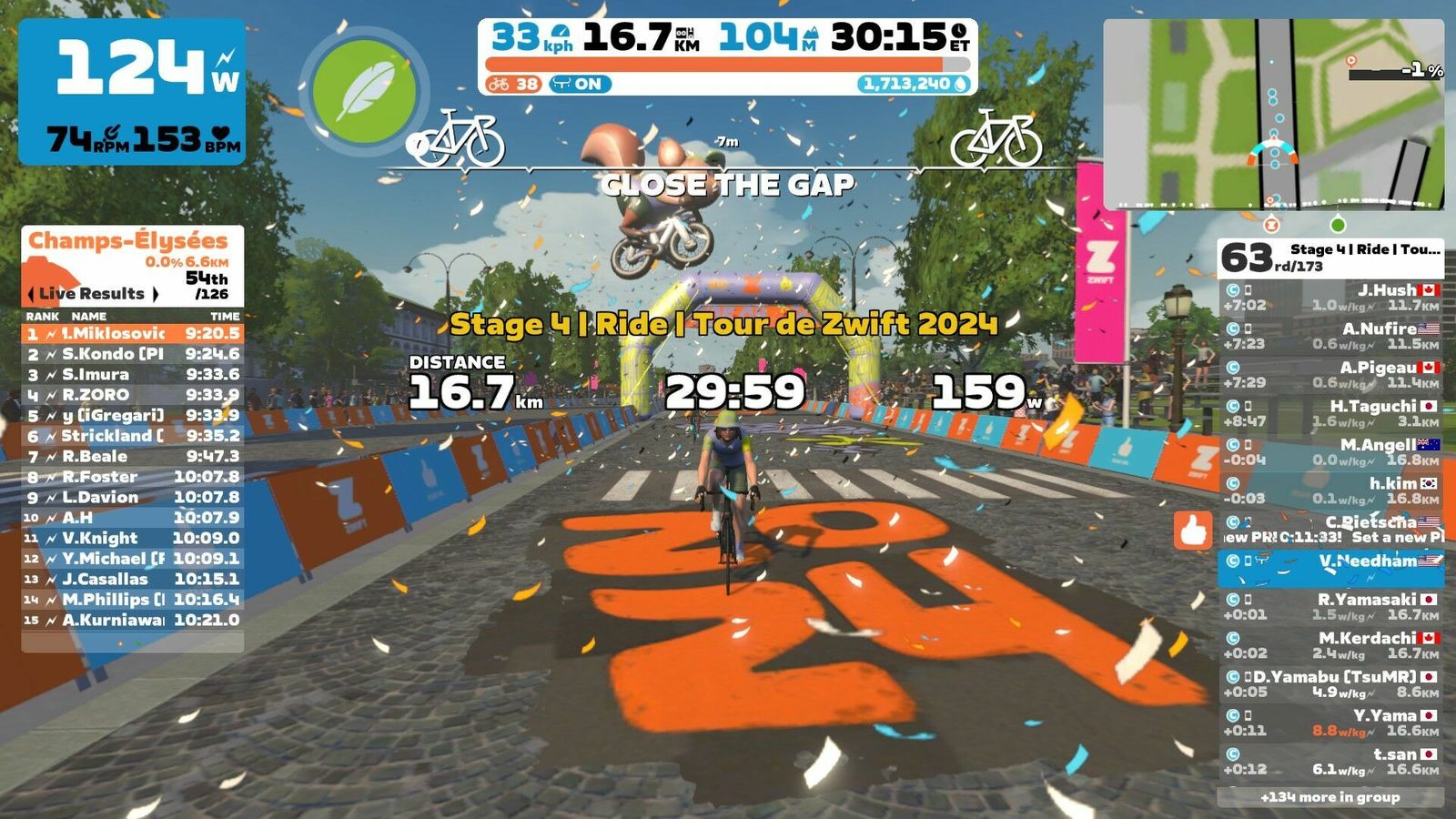This screenshot has width=1456, height=819.
Task: Select M.Angell from nearby riders
Action: point(1330,451)
